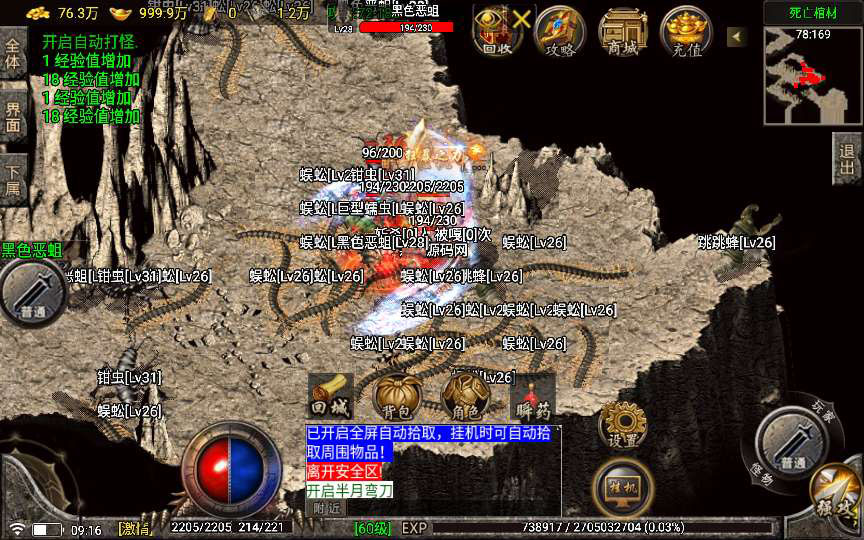Open the 充值 recharge screen
This screenshot has height=540, width=864.
tap(686, 31)
